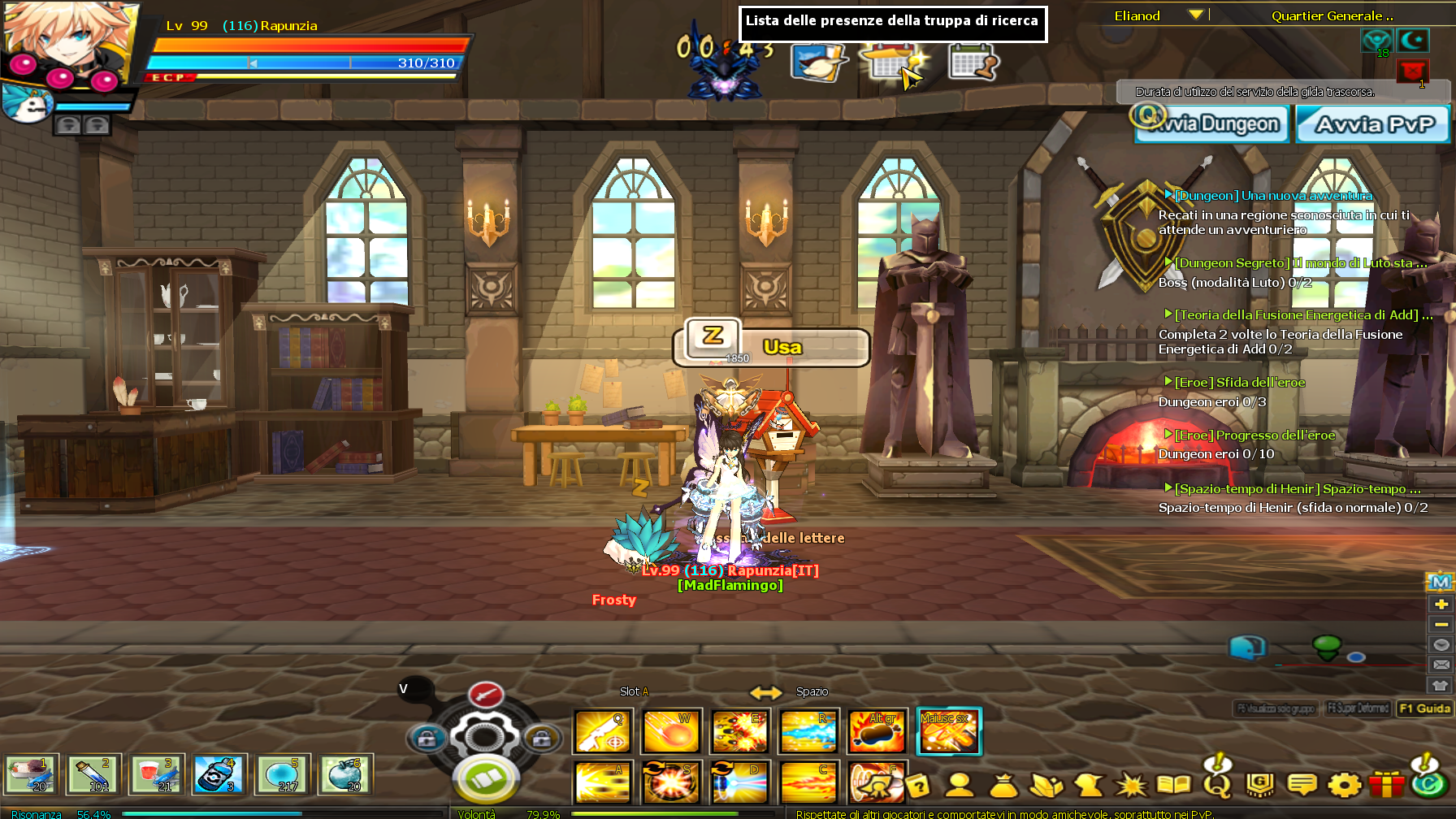Activate the skill bound to Maiusc sx
The width and height of the screenshot is (1456, 819).
point(948,731)
